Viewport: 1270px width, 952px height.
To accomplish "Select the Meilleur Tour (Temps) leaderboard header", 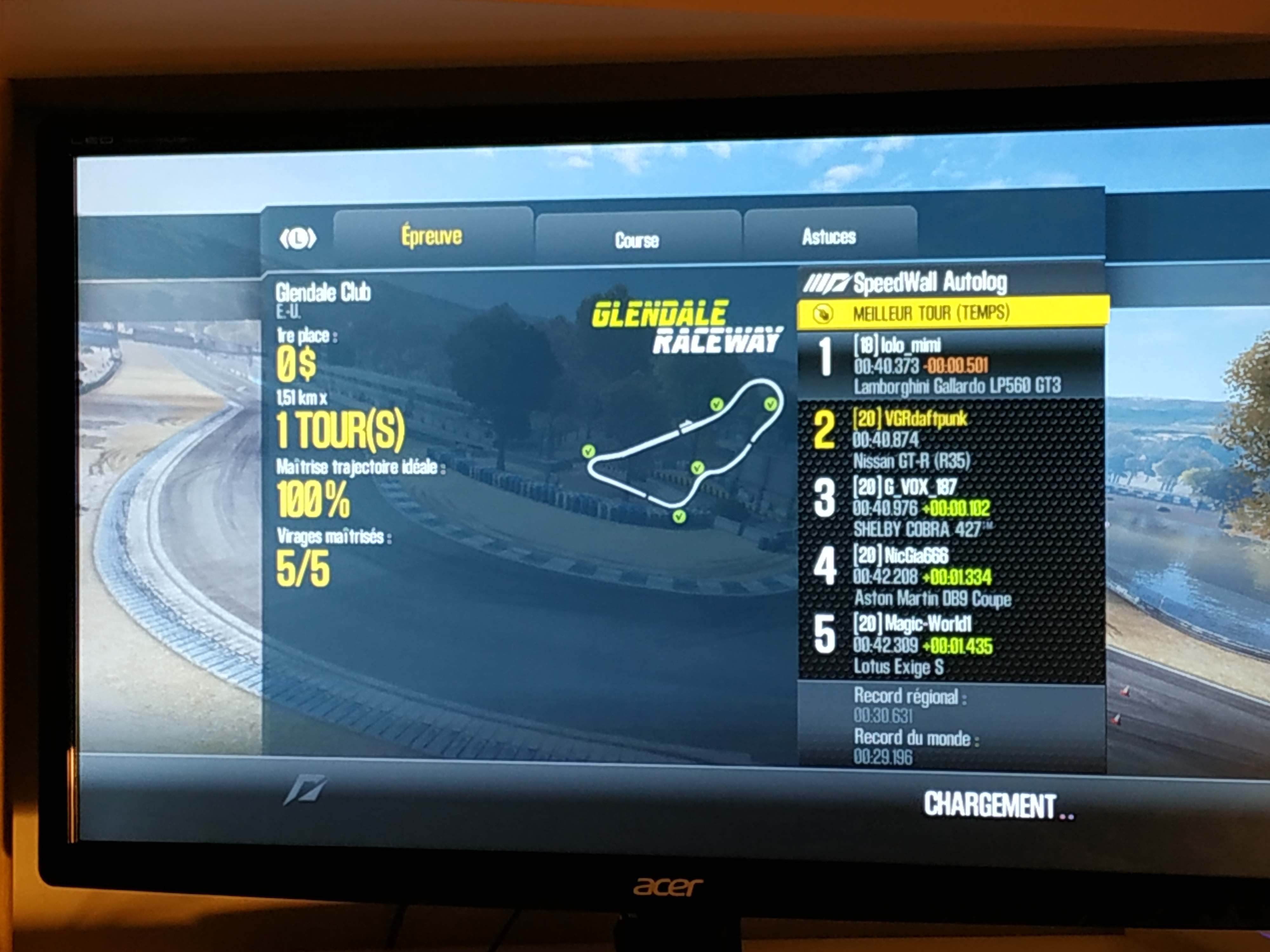I will pos(952,313).
